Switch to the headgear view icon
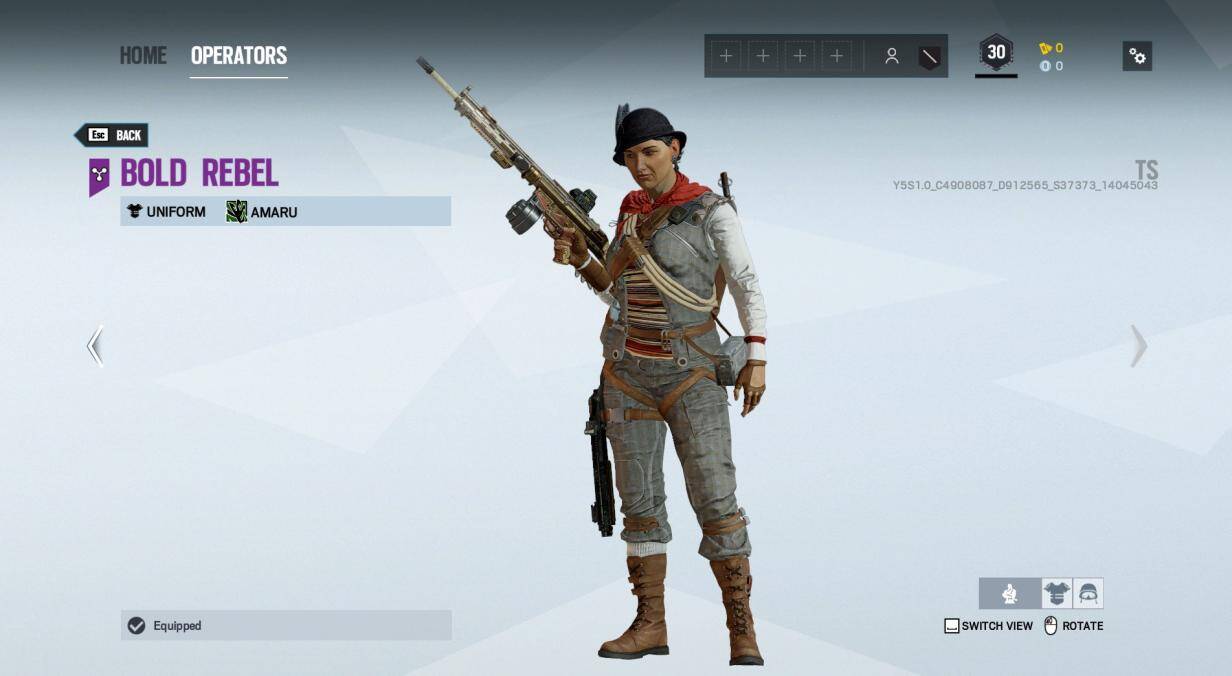Screen dimensions: 1232x676 tap(1088, 594)
